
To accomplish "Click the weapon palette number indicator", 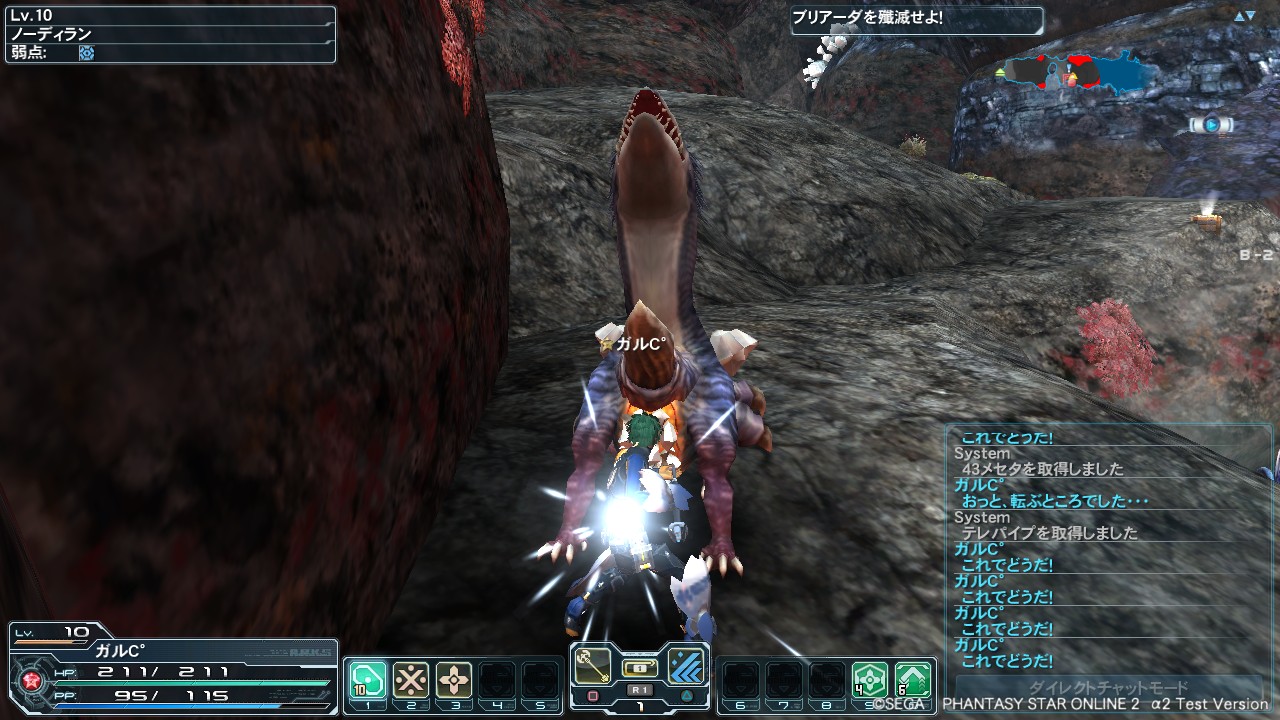I will [639, 704].
